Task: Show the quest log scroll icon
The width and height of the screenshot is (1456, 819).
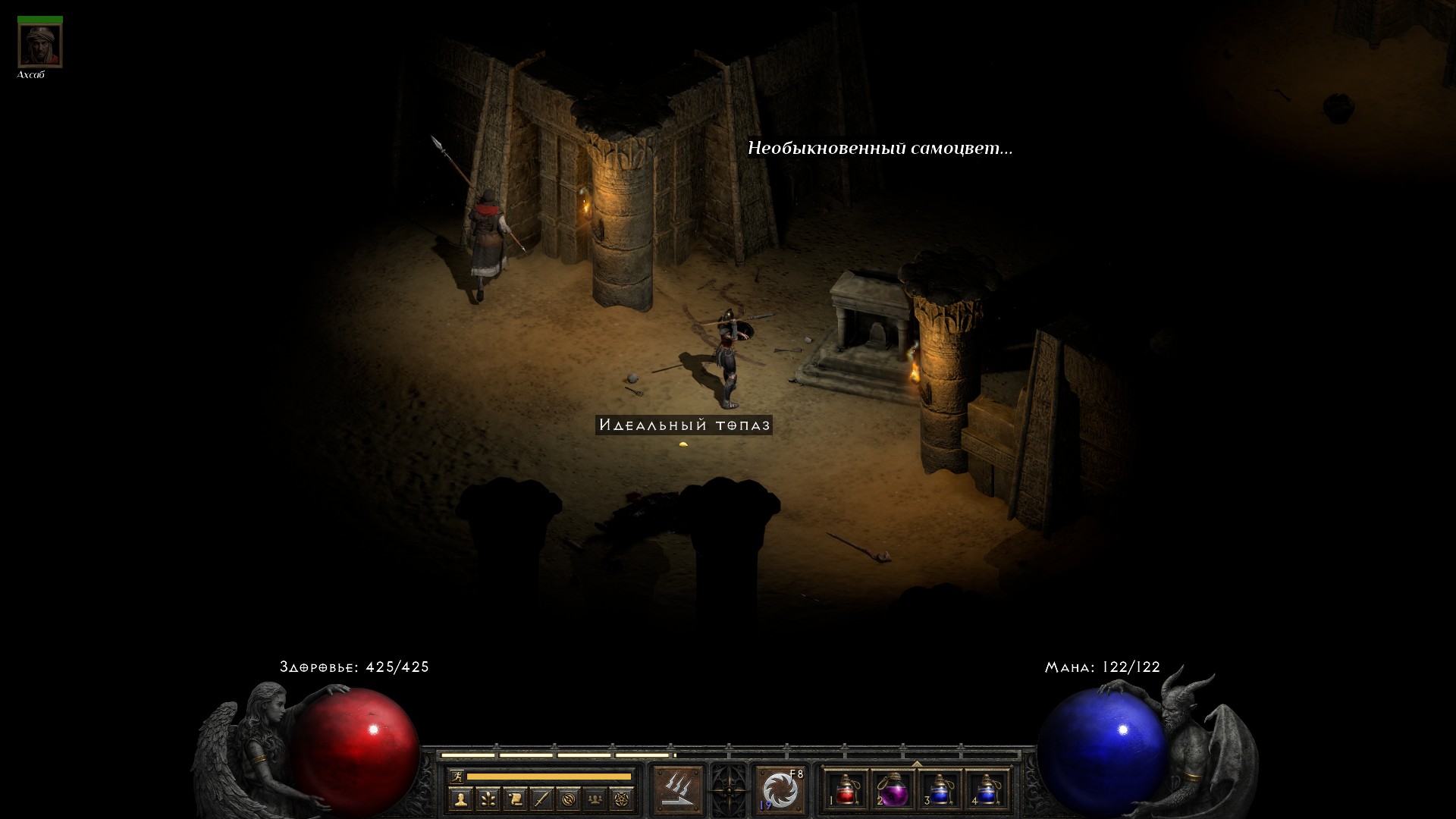Action: (515, 799)
